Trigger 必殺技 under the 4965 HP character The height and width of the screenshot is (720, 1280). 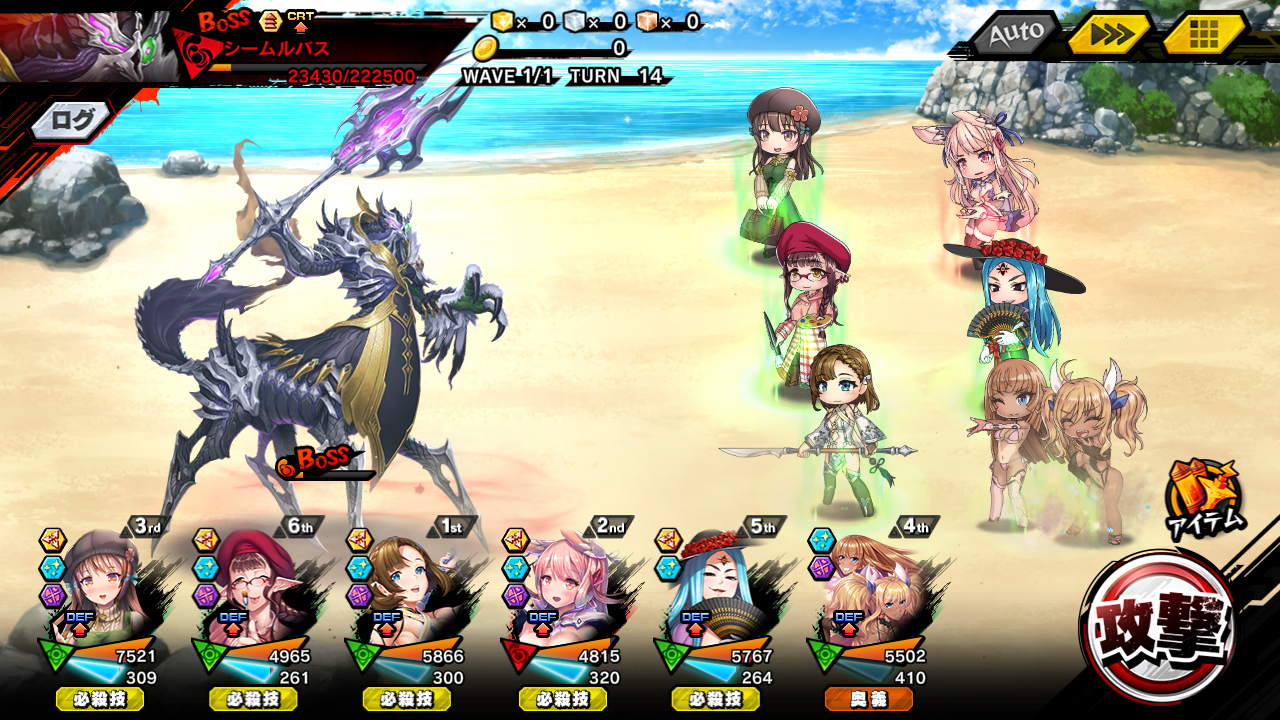point(253,699)
